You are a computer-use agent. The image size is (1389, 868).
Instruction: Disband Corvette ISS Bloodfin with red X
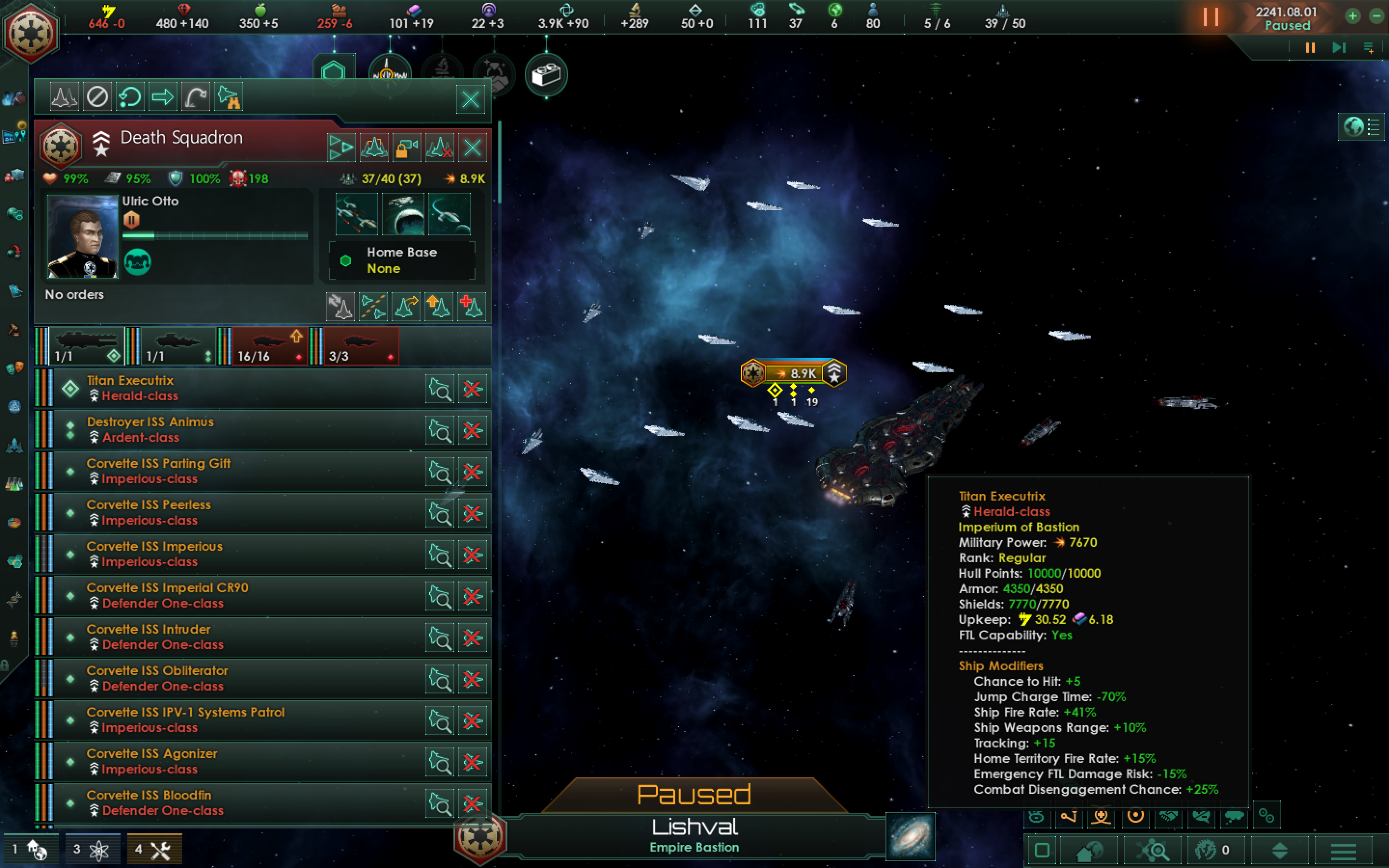coord(472,802)
